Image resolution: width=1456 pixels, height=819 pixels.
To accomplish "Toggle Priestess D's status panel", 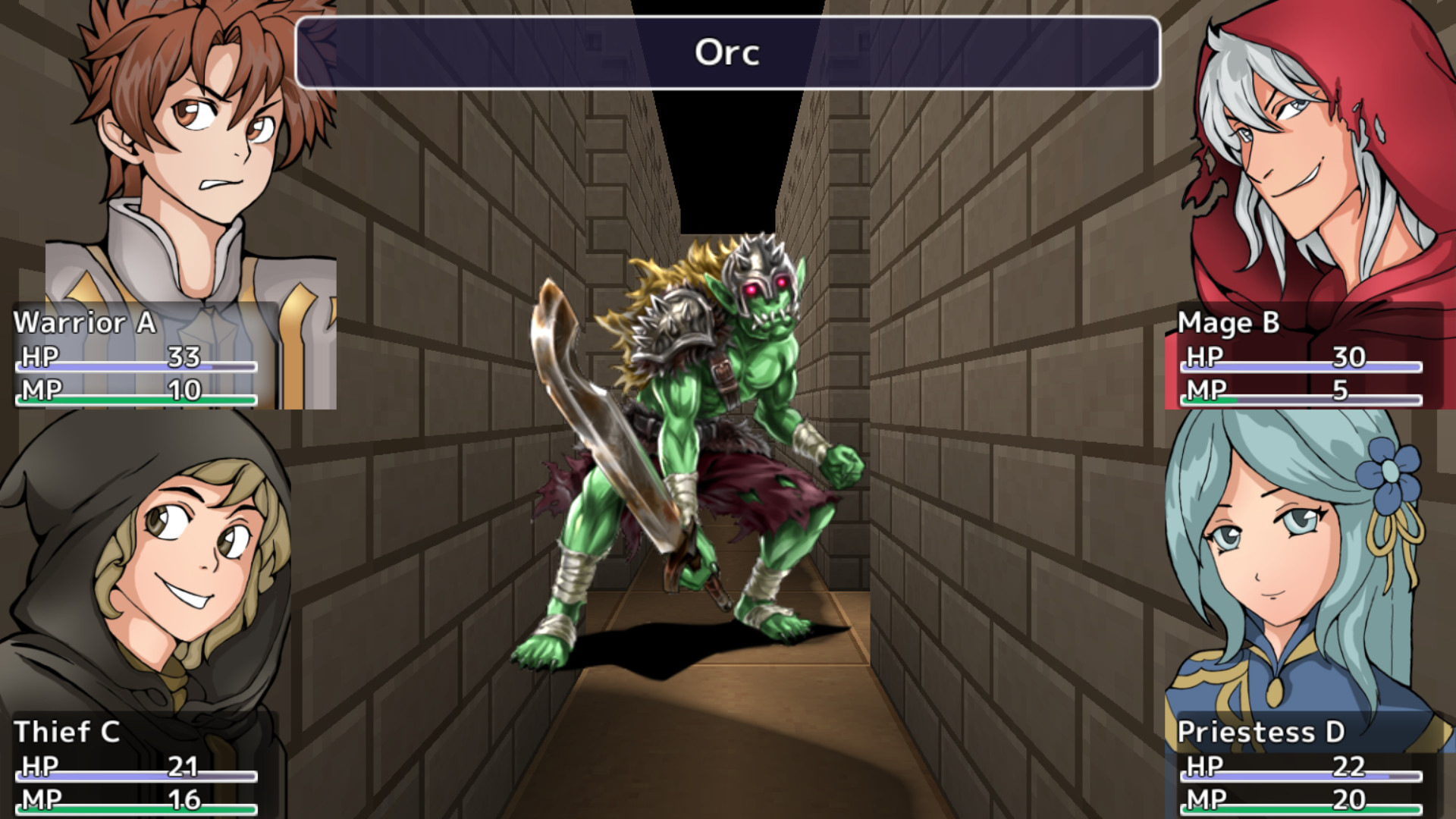I will tap(1304, 766).
